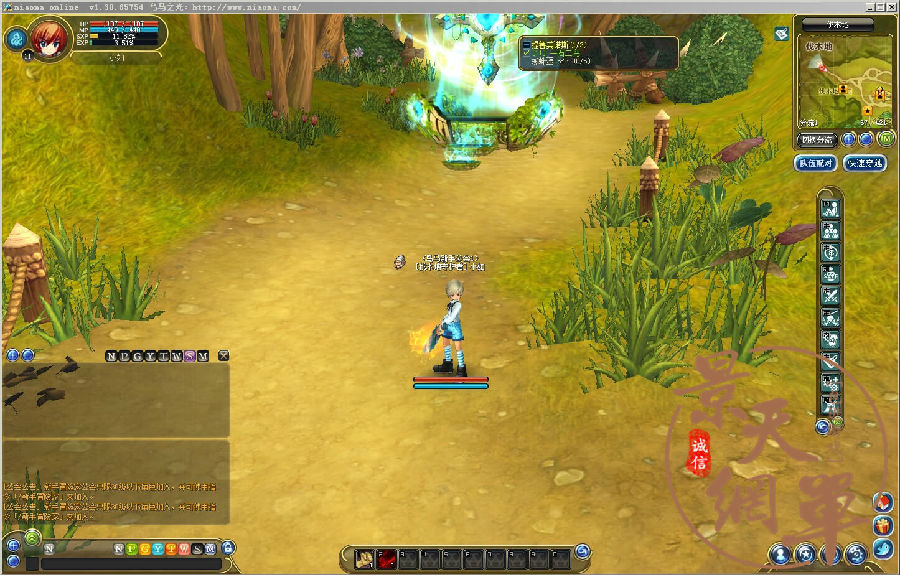Image resolution: width=900 pixels, height=575 pixels.
Task: Use the first hotbar slot skill
Action: pyautogui.click(x=365, y=558)
